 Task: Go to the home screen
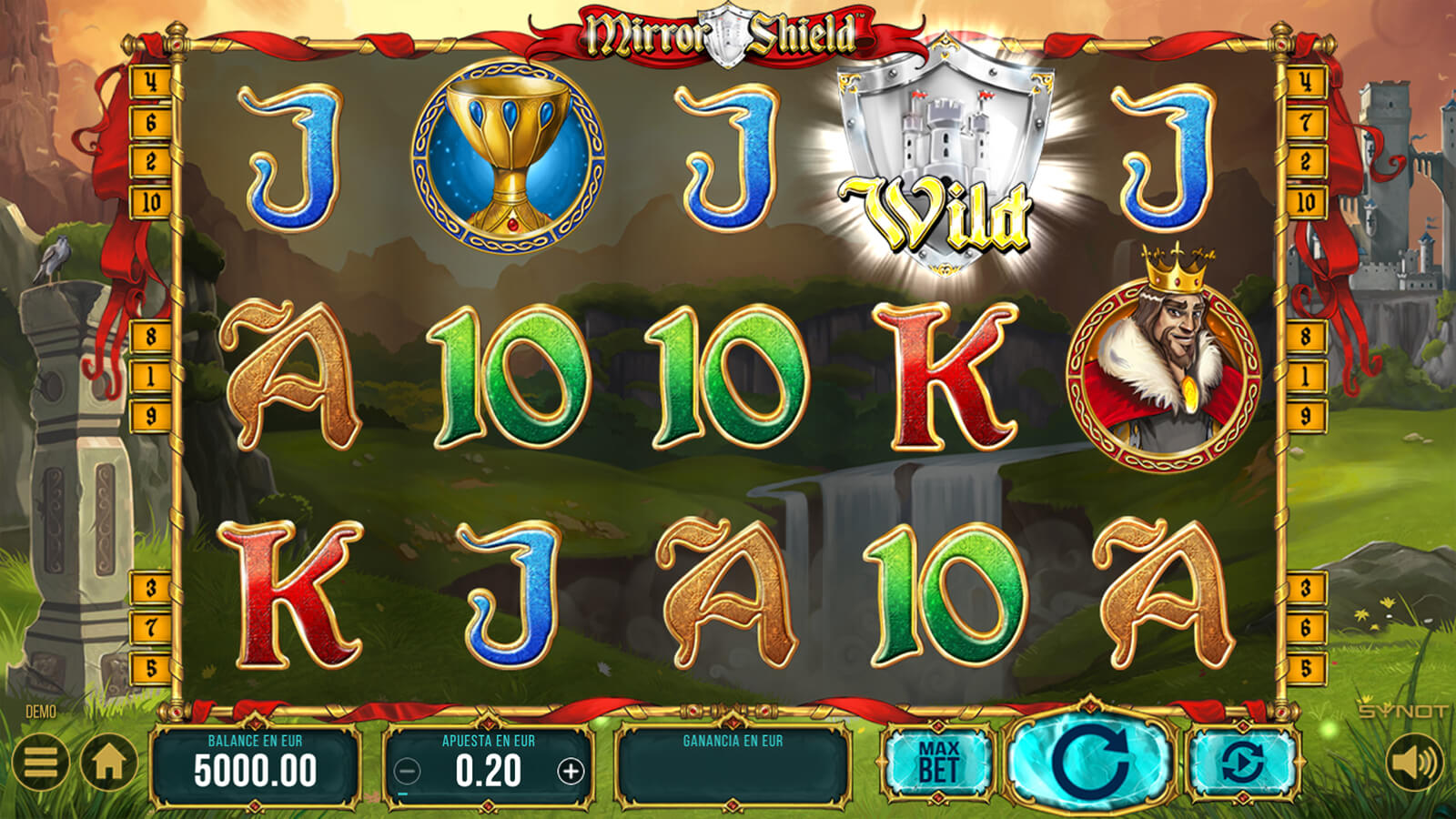coord(109,762)
